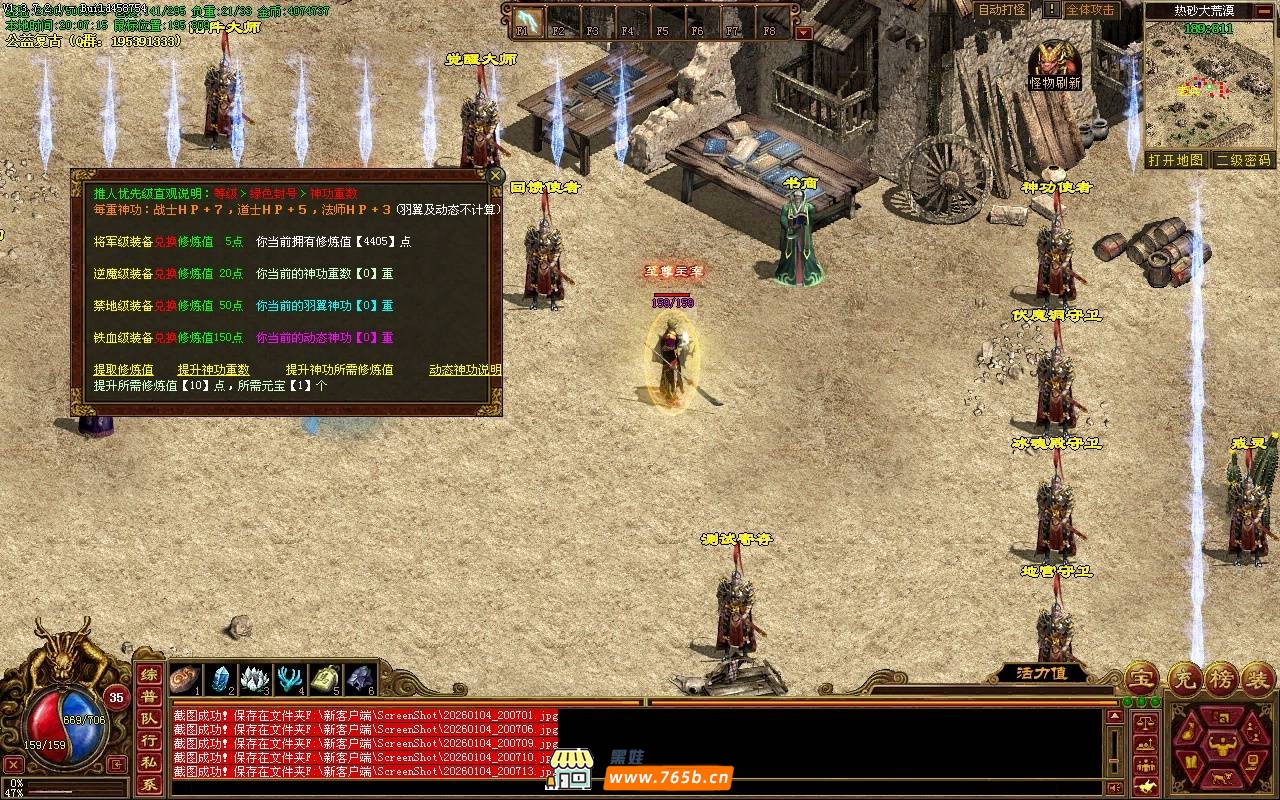This screenshot has height=800, width=1280.
Task: Click the 打开地图 open map button
Action: (1176, 160)
